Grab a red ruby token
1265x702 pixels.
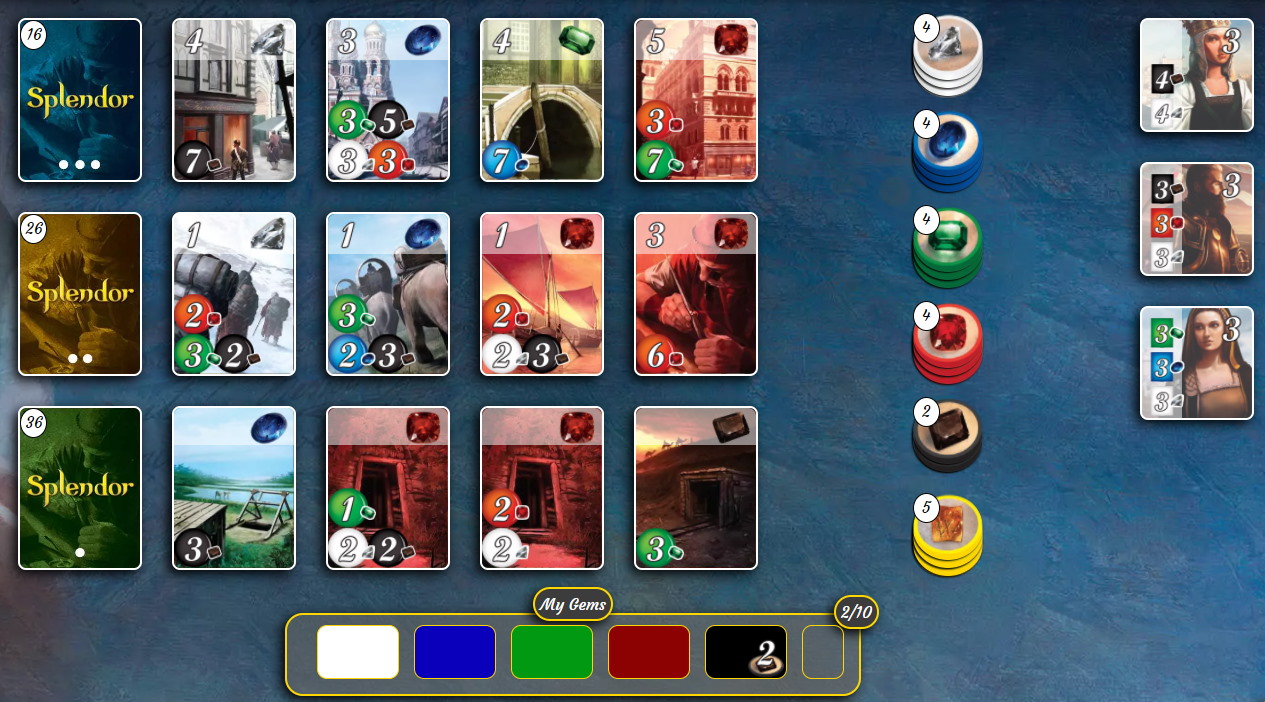coord(948,341)
